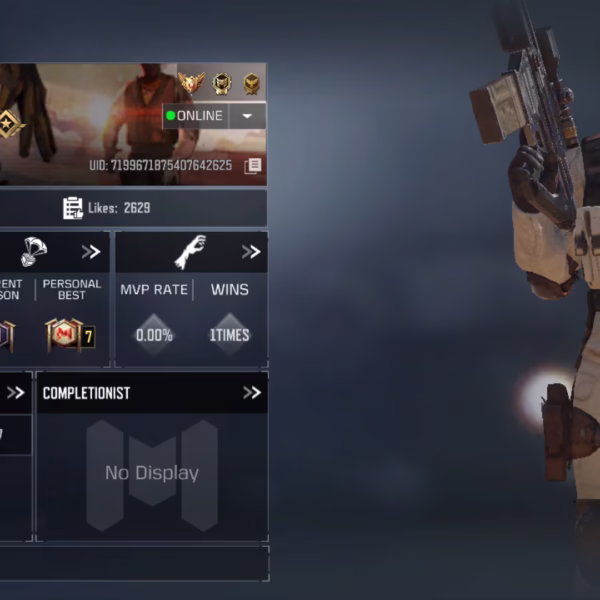Click the Likes thumbs-up clipboard icon
600x600 pixels.
click(x=73, y=208)
